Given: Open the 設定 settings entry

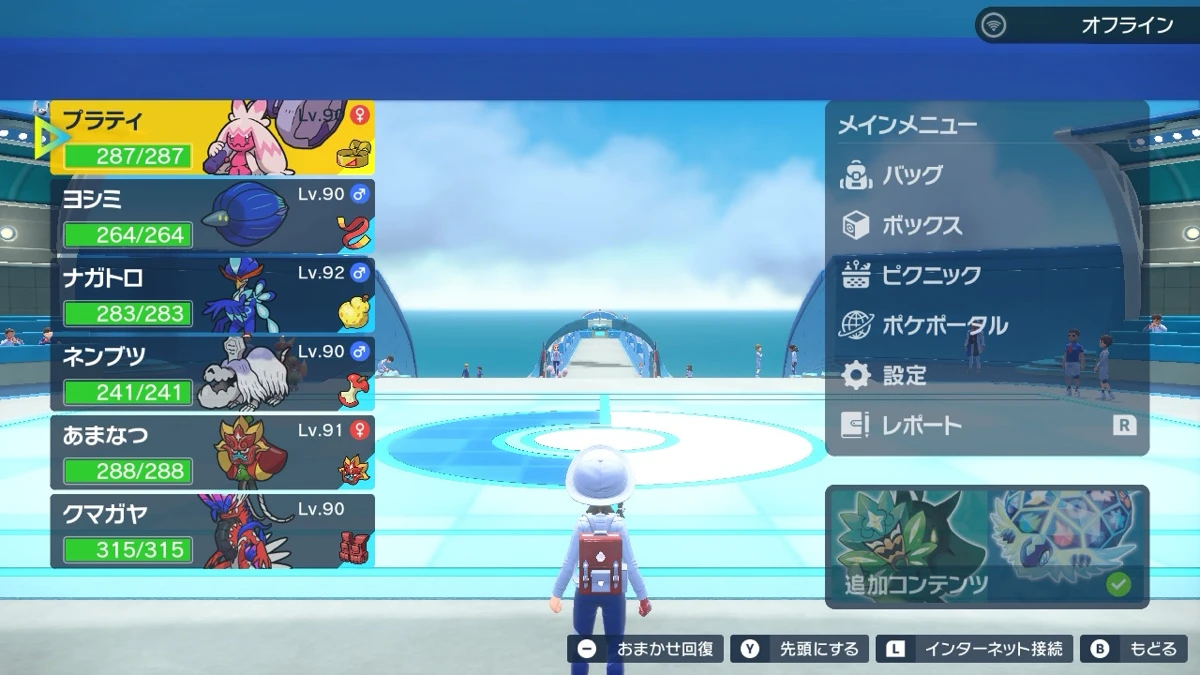Looking at the screenshot, I should click(903, 375).
